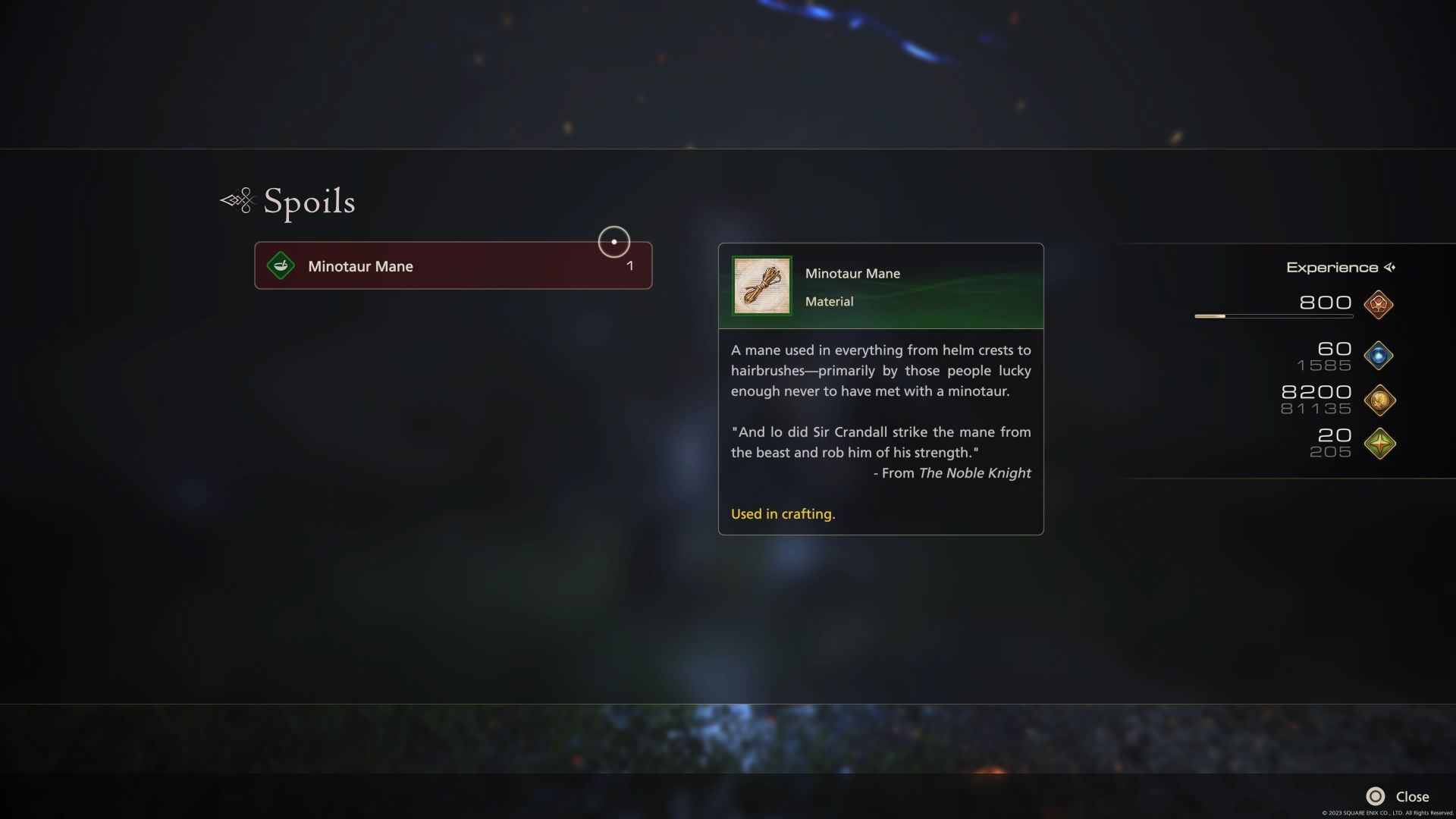Screen dimensions: 1456x819
Task: Click the Minotaur Mane item thumbnail
Action: pos(761,286)
